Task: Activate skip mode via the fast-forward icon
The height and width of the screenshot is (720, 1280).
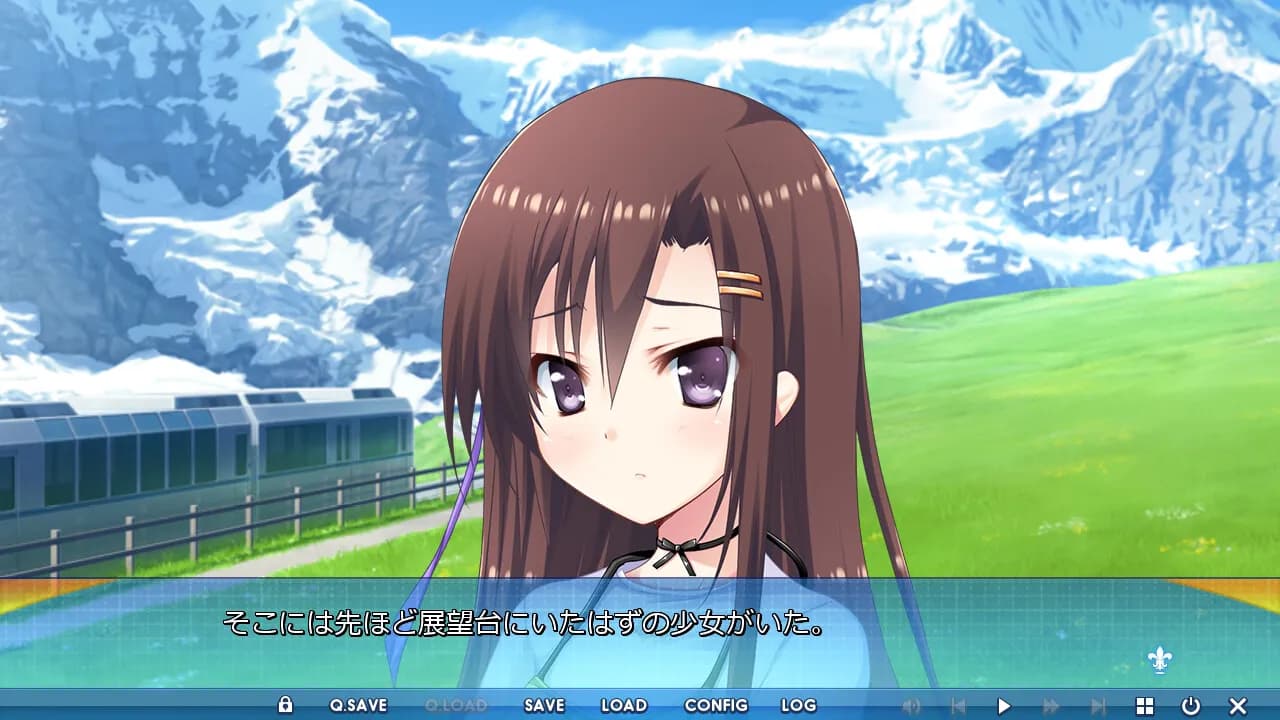Action: (x=1051, y=705)
